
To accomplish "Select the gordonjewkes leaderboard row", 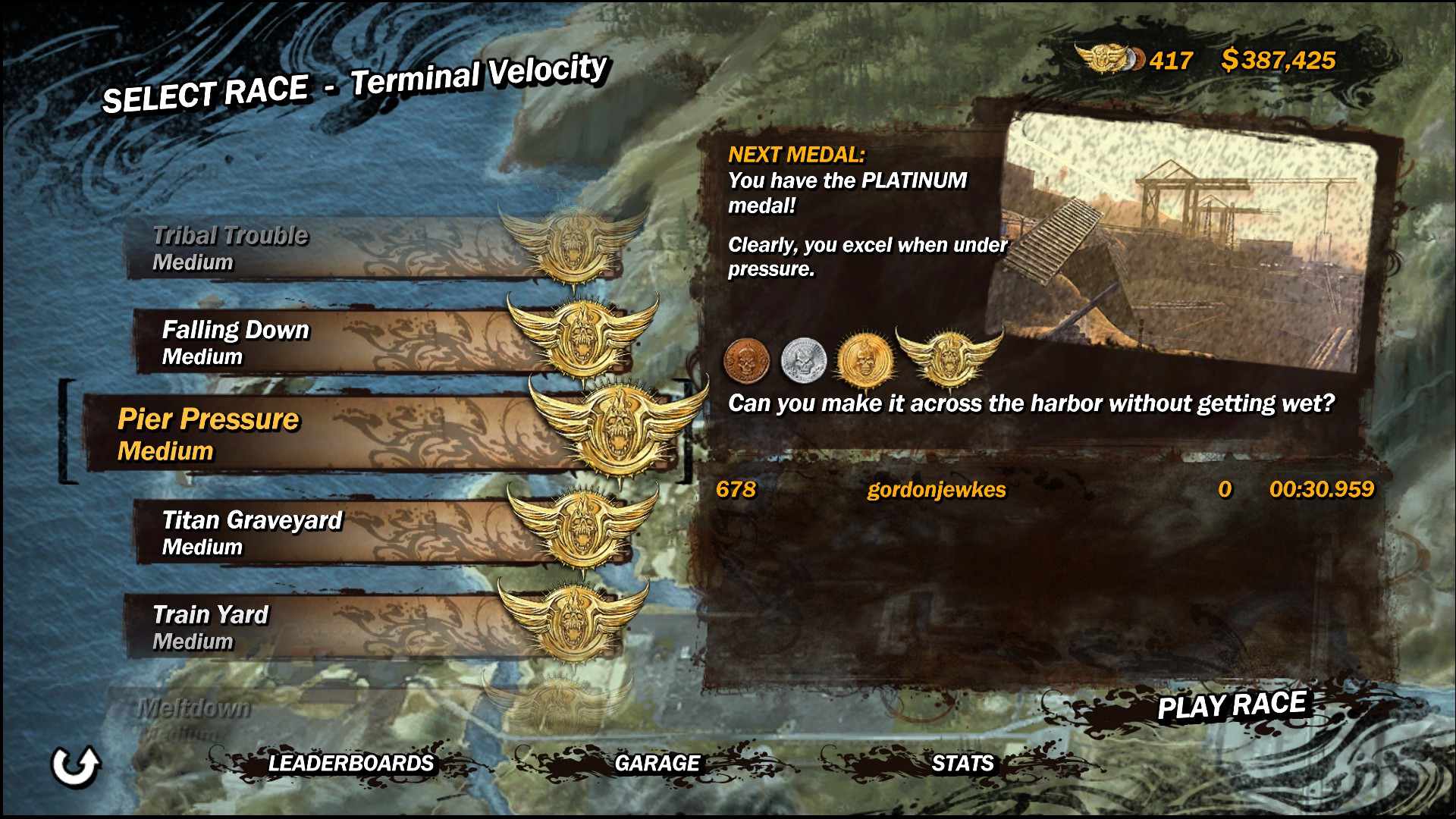I will [1043, 490].
